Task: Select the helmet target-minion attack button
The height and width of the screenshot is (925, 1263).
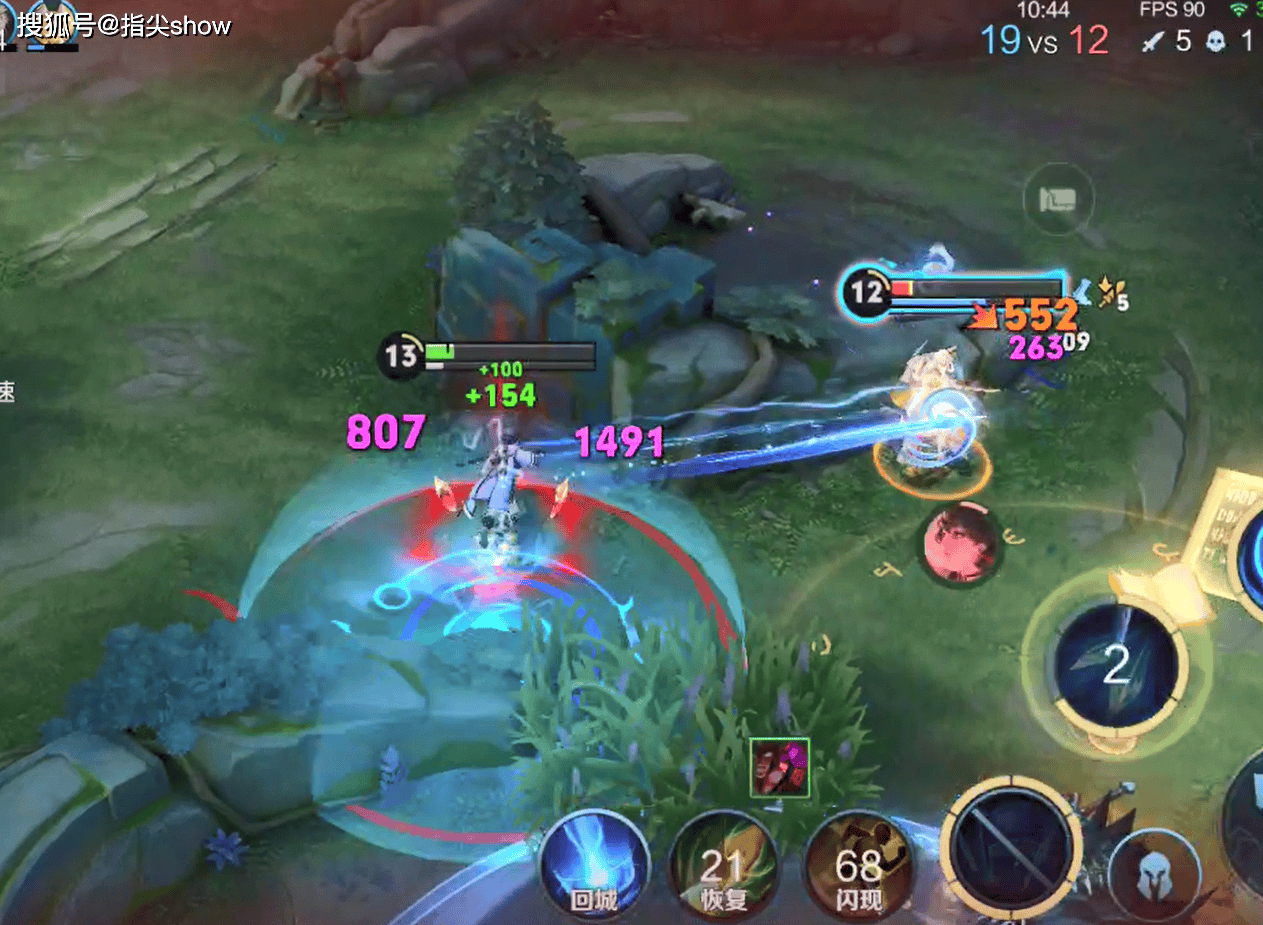Action: point(1154,876)
